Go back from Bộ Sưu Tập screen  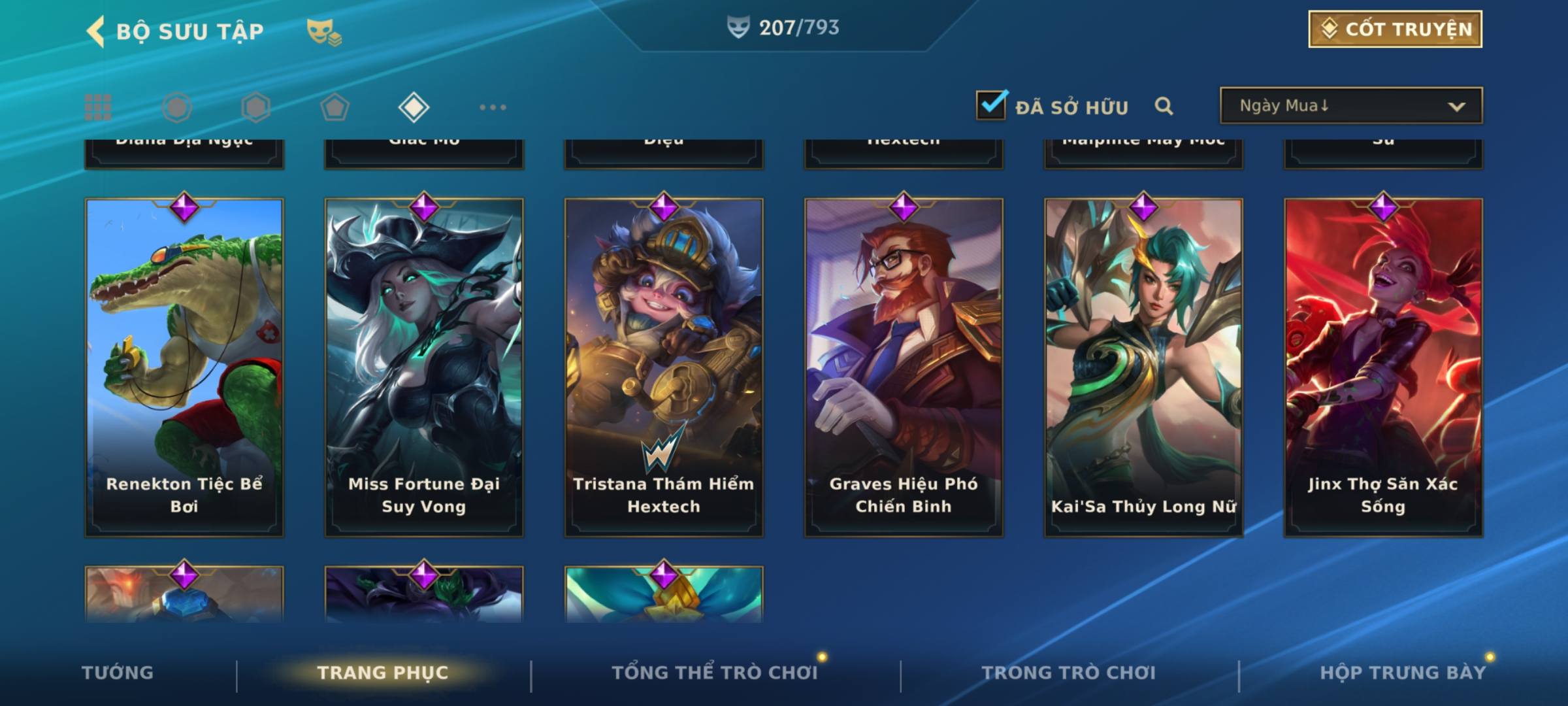pyautogui.click(x=96, y=31)
